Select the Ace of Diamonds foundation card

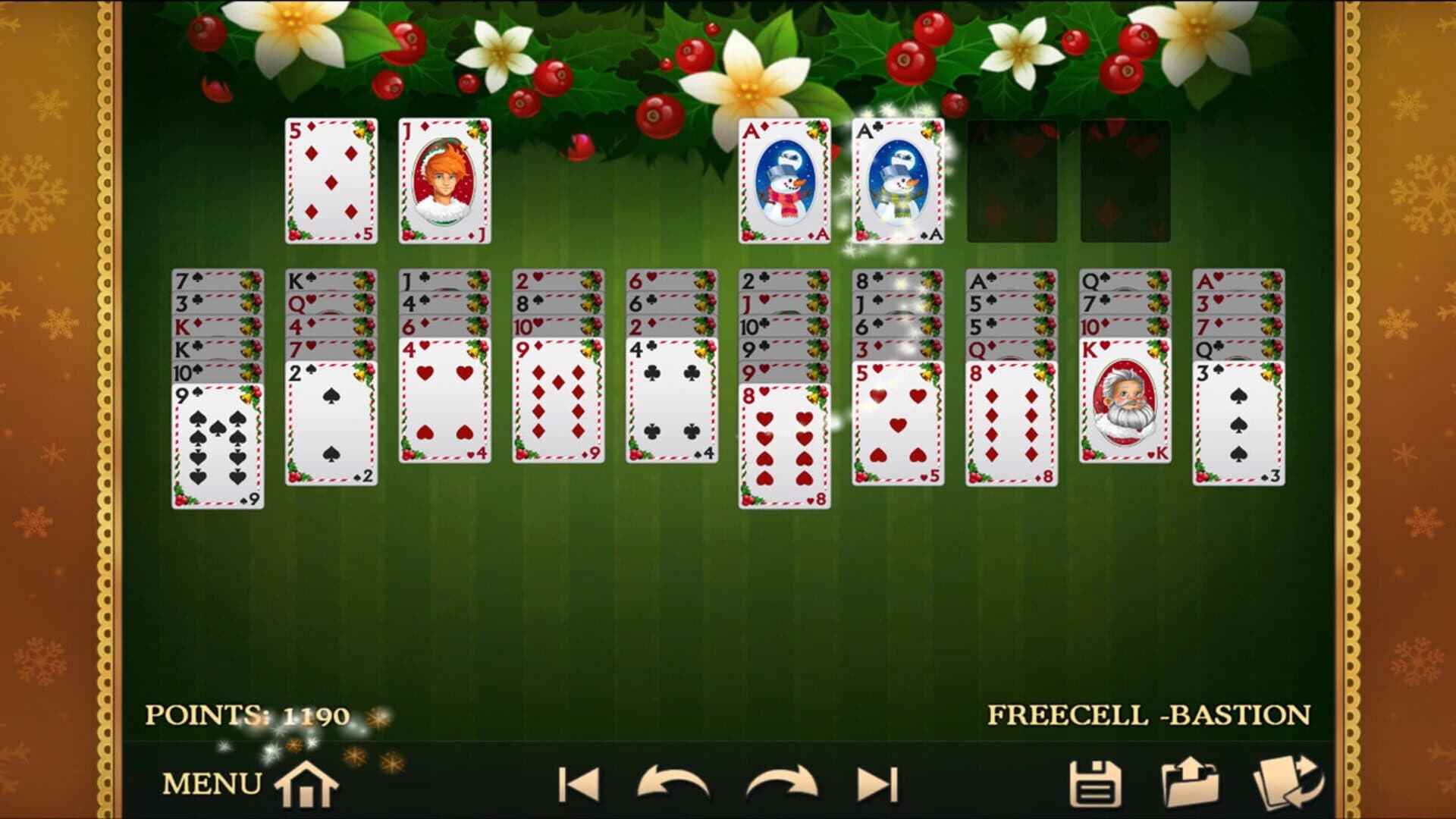pos(783,182)
